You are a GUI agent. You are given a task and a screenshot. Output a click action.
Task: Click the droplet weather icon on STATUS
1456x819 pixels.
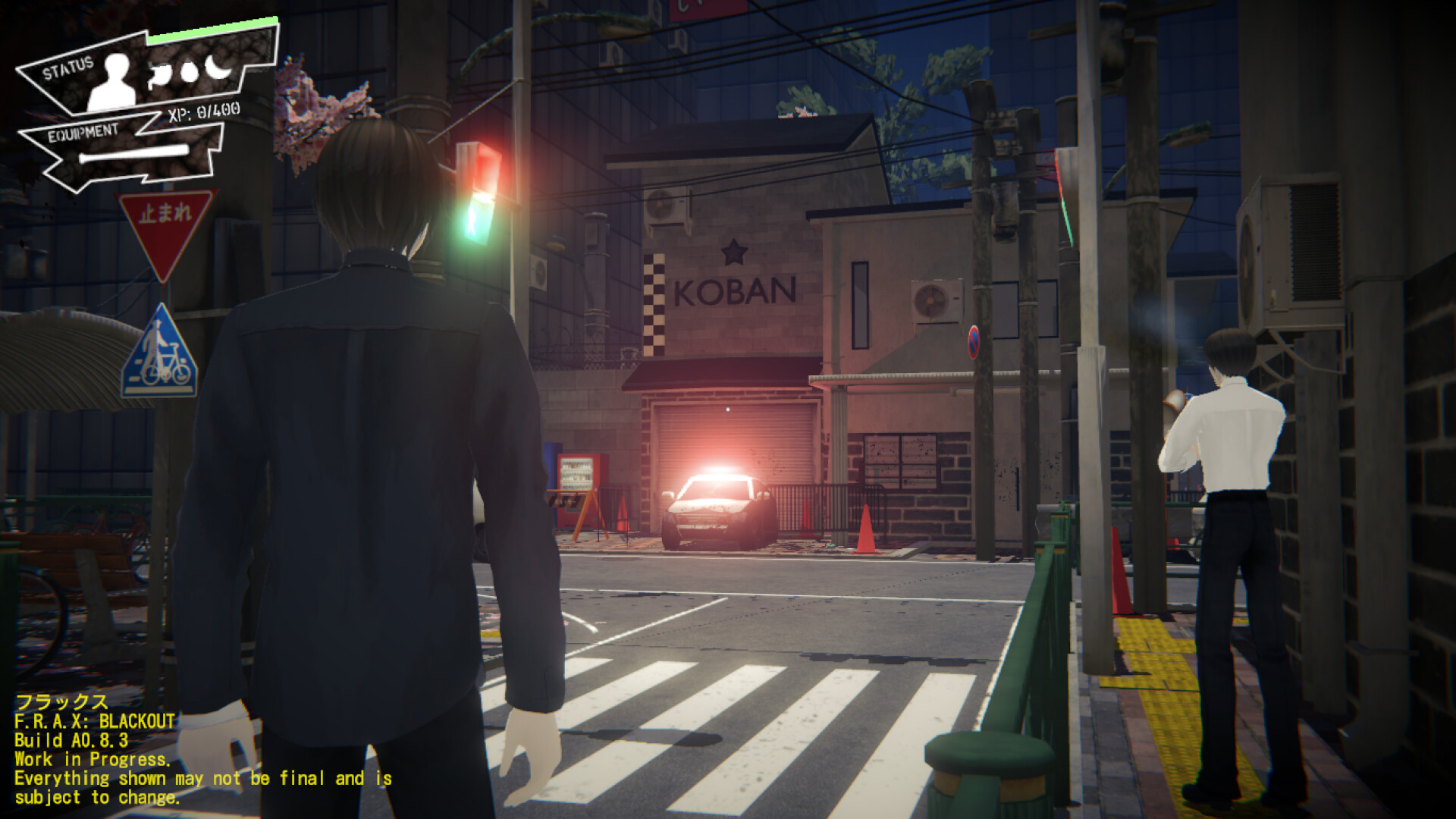[190, 73]
